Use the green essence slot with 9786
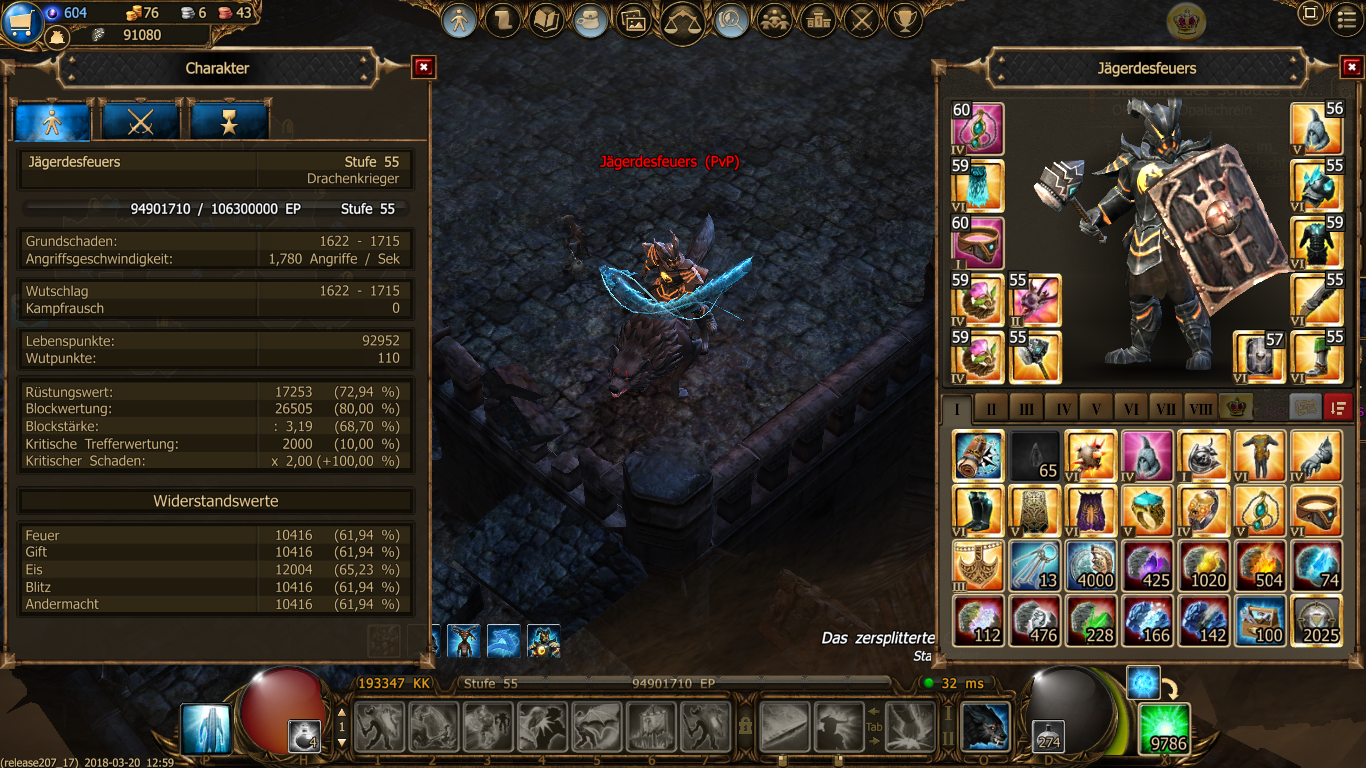Screen dimensions: 1366x768 coord(1164,727)
